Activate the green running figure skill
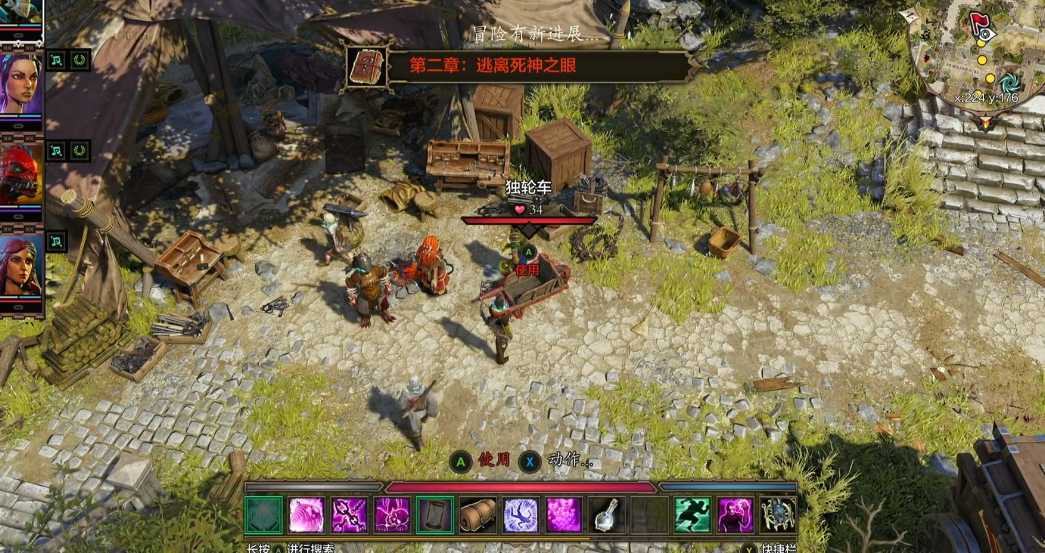1045x553 pixels. click(x=692, y=515)
